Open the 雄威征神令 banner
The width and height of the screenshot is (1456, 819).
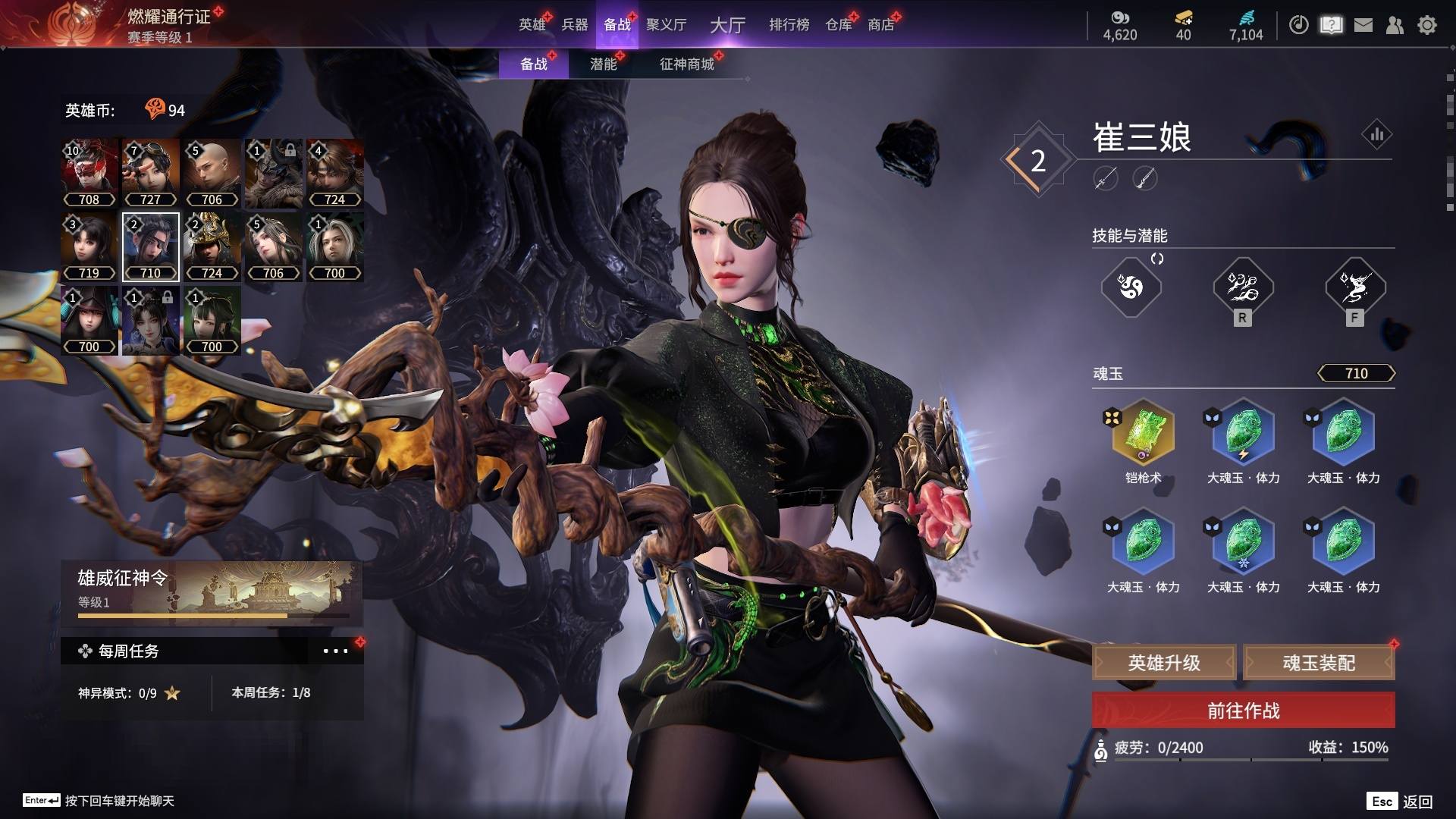[212, 593]
